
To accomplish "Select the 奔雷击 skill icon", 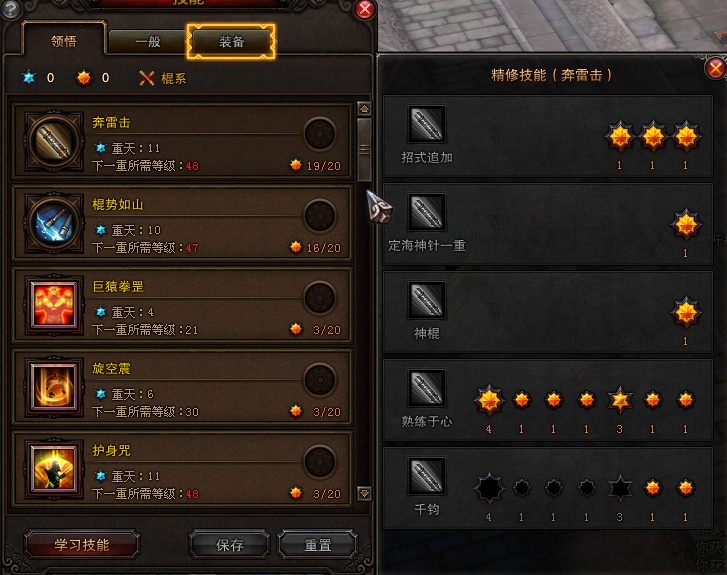I will [48, 137].
